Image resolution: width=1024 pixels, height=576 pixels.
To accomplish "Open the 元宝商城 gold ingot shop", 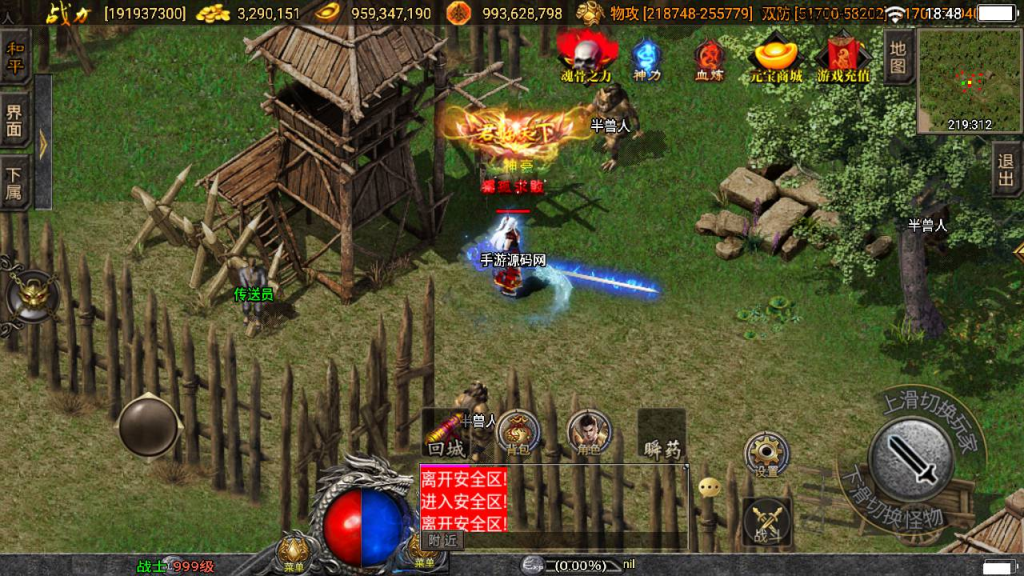I will pyautogui.click(x=777, y=57).
